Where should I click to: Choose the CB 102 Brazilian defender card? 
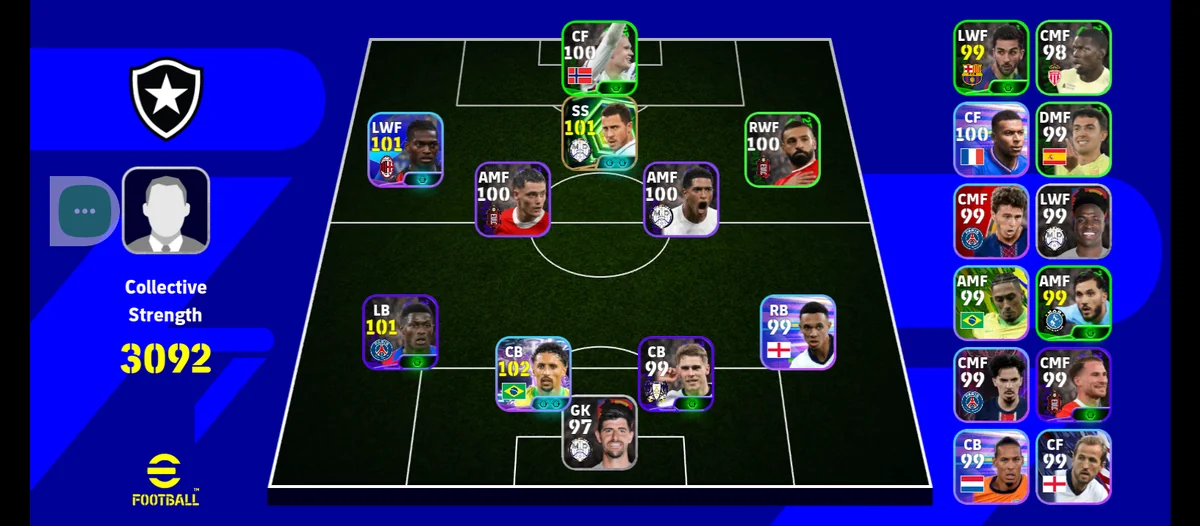(533, 374)
